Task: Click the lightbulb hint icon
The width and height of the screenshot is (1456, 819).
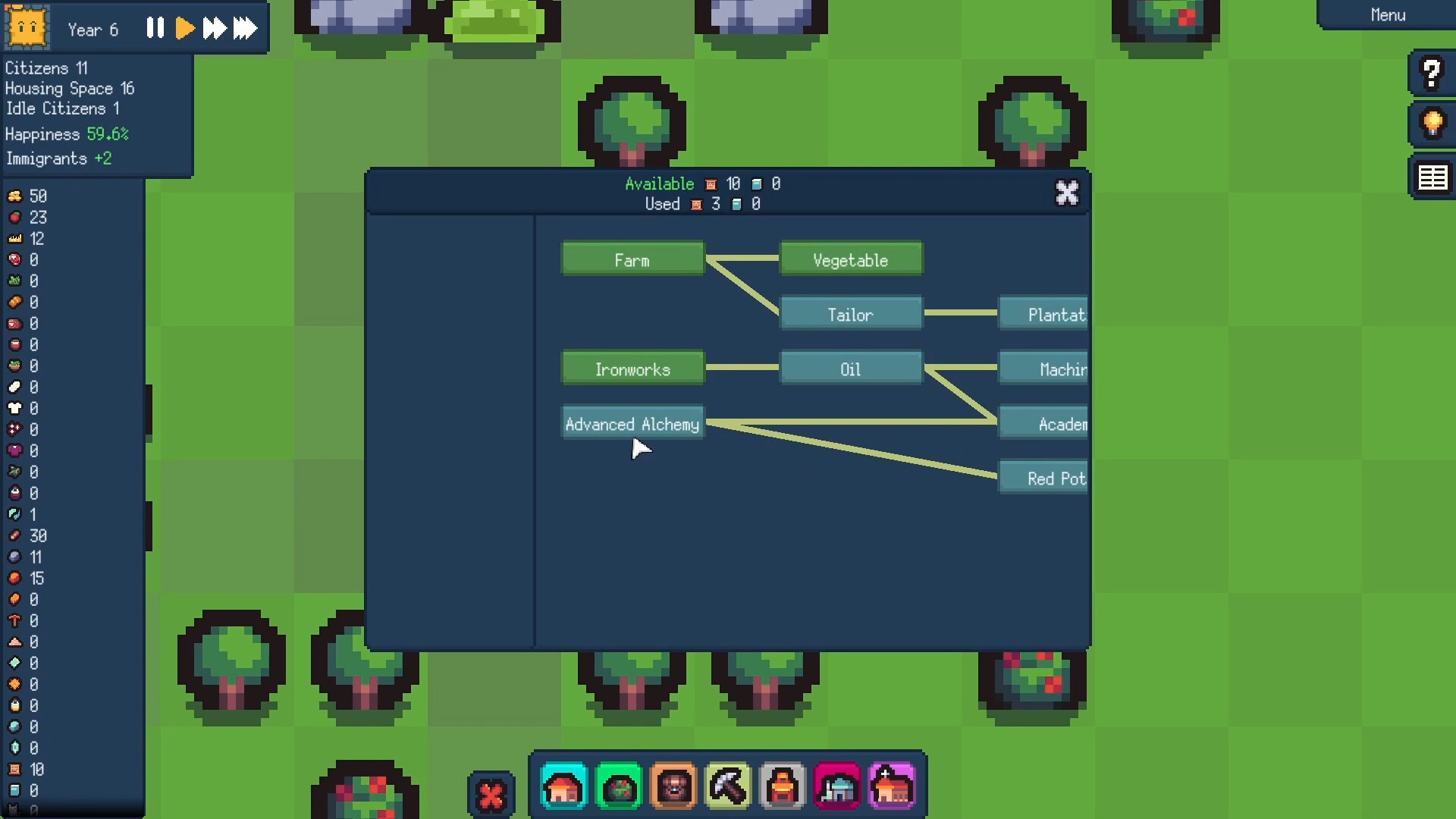Action: point(1430,124)
